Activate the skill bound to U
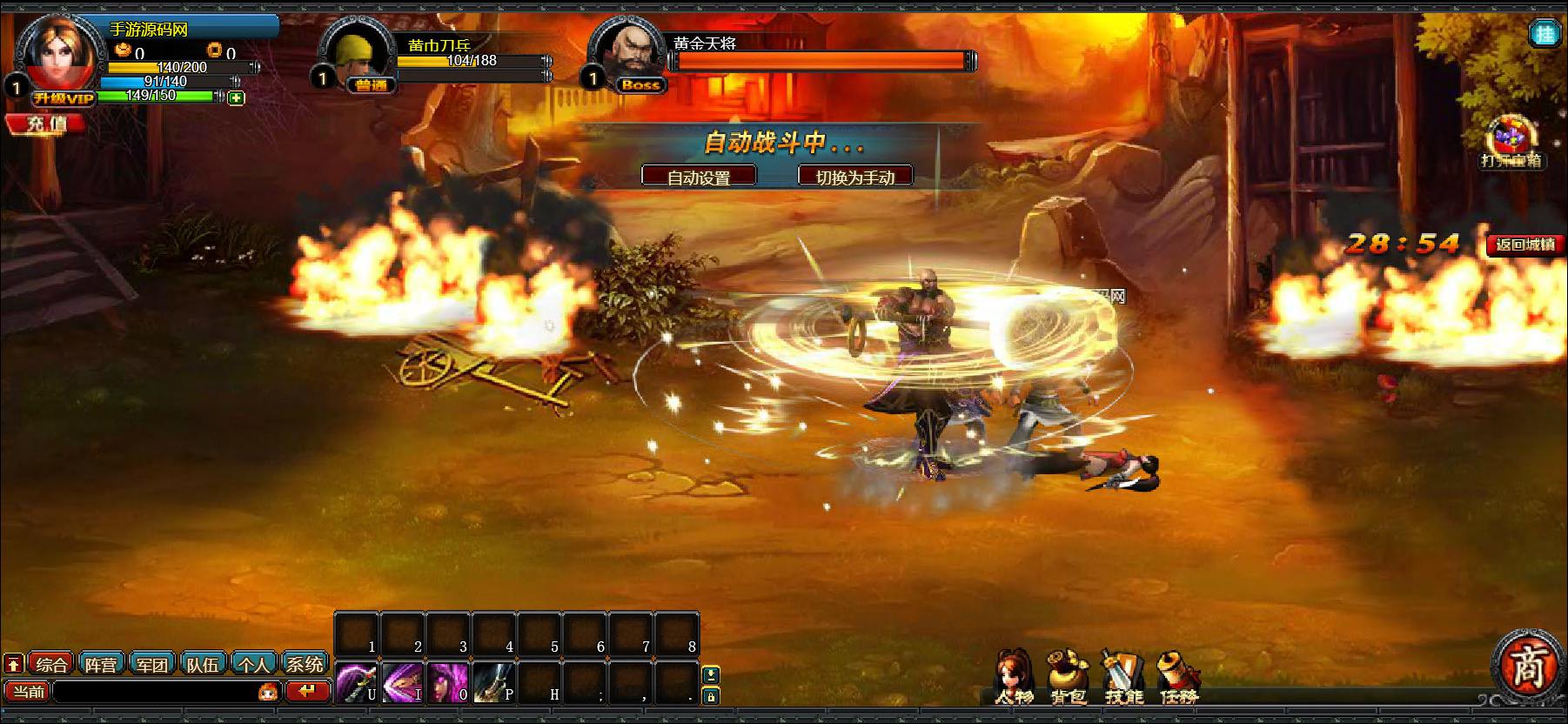 (357, 682)
